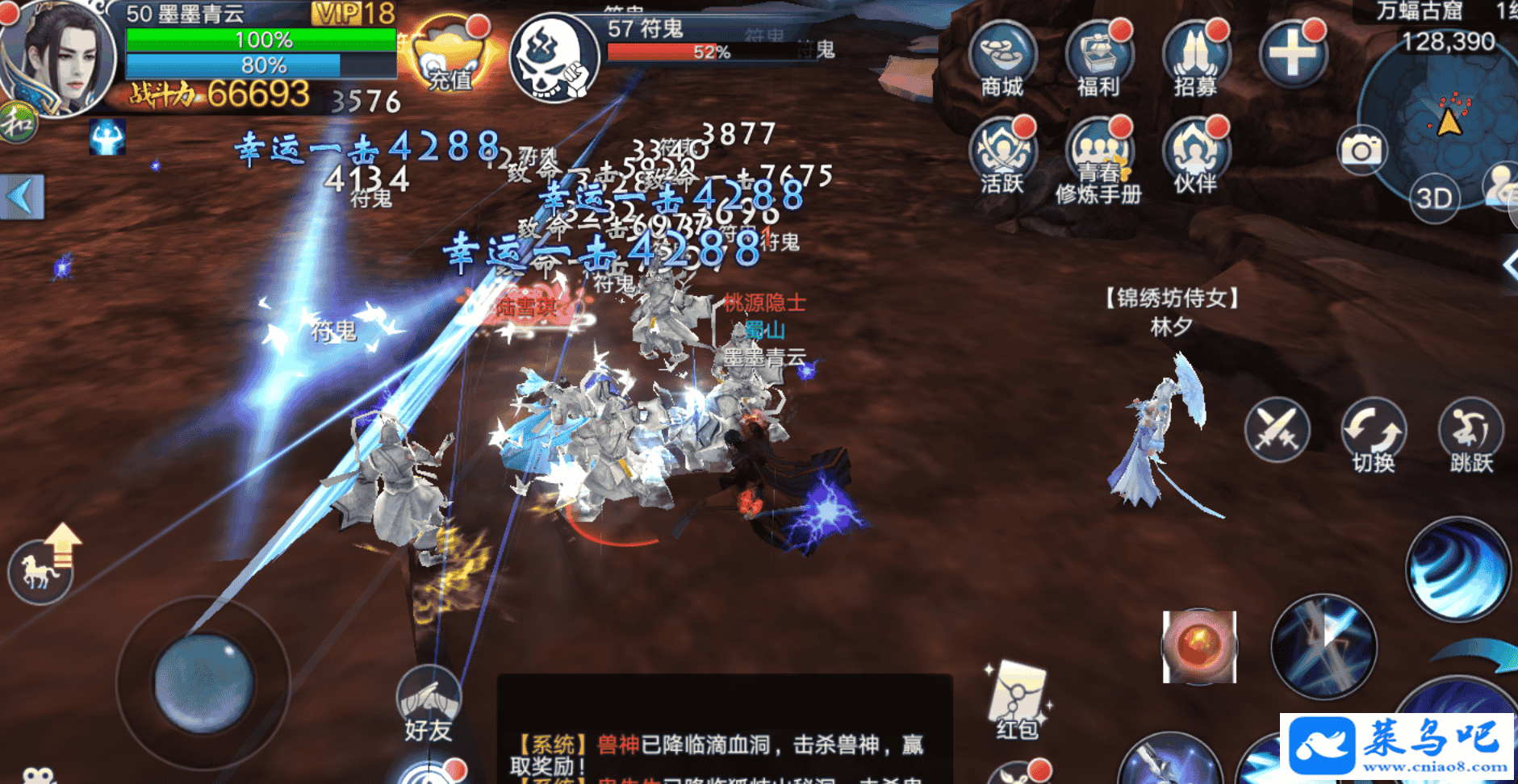
Task: Activate the crossed swords attack button
Action: [1277, 429]
